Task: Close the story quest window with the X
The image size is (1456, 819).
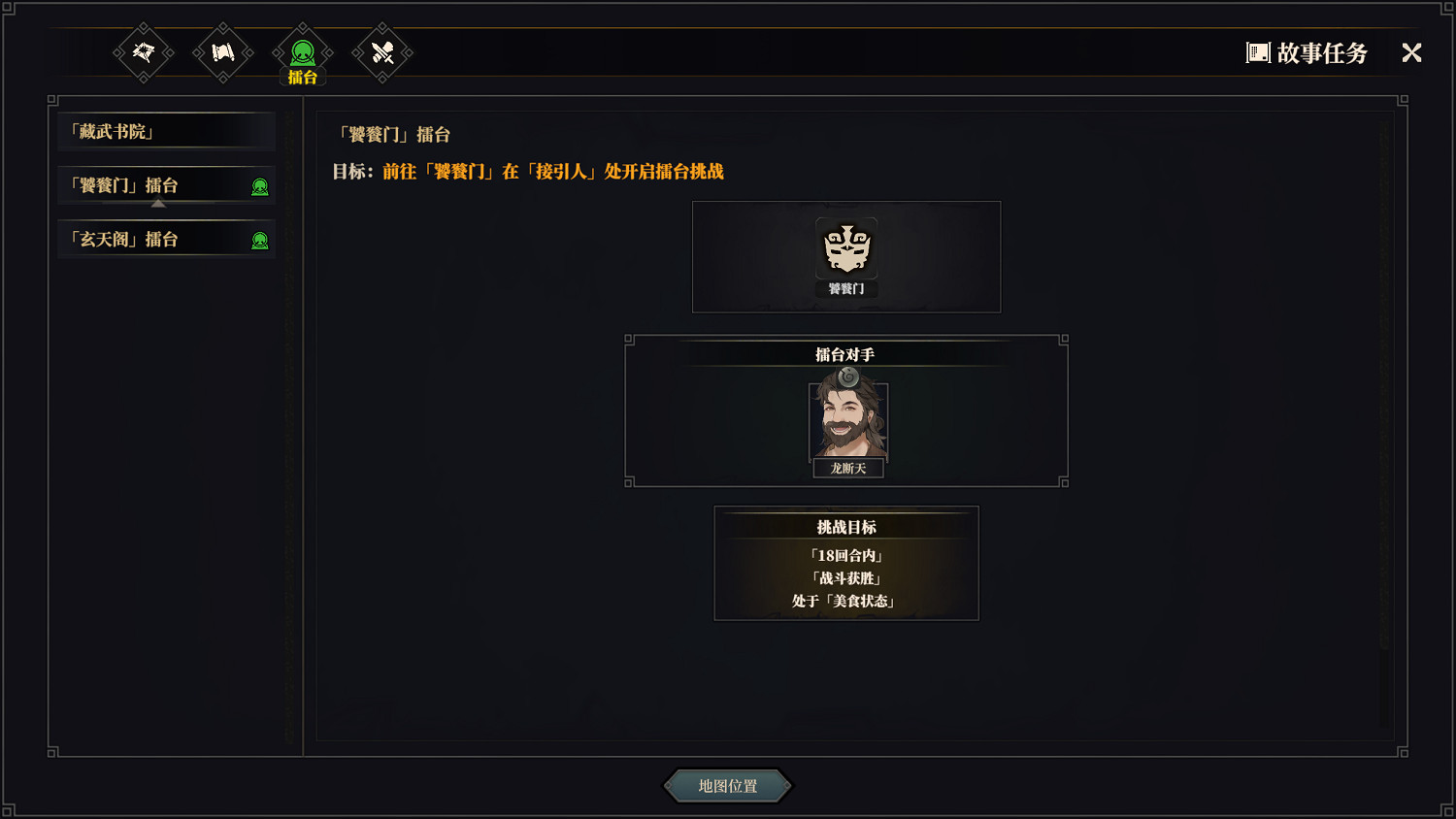Action: point(1410,53)
